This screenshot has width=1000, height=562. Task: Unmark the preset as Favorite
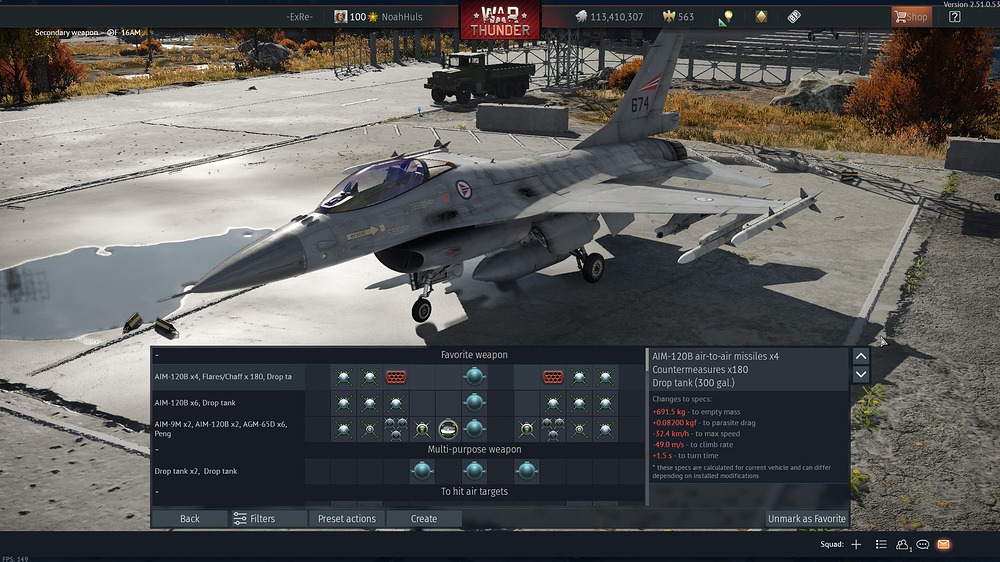click(x=806, y=519)
